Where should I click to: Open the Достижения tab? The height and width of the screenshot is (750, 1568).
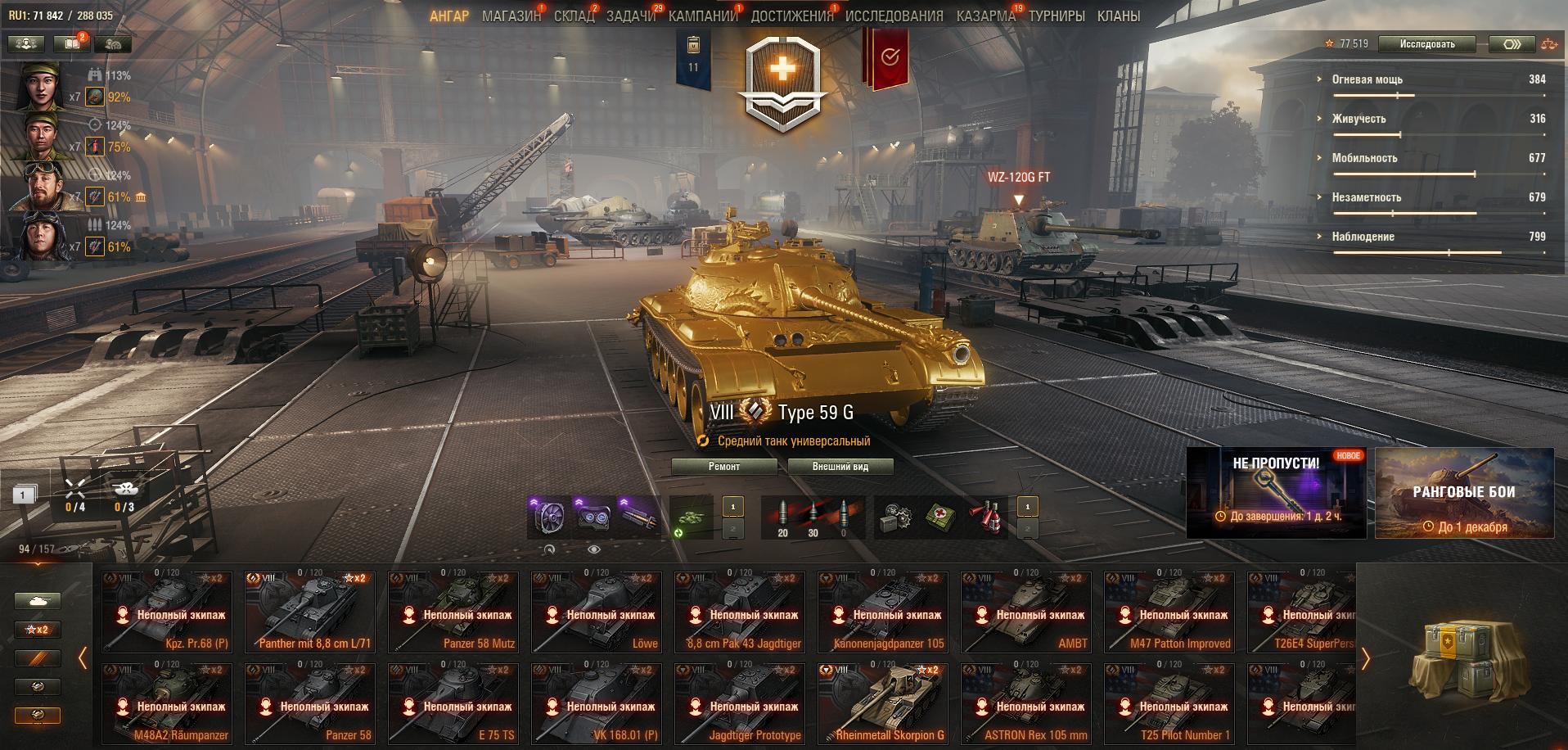click(x=791, y=16)
